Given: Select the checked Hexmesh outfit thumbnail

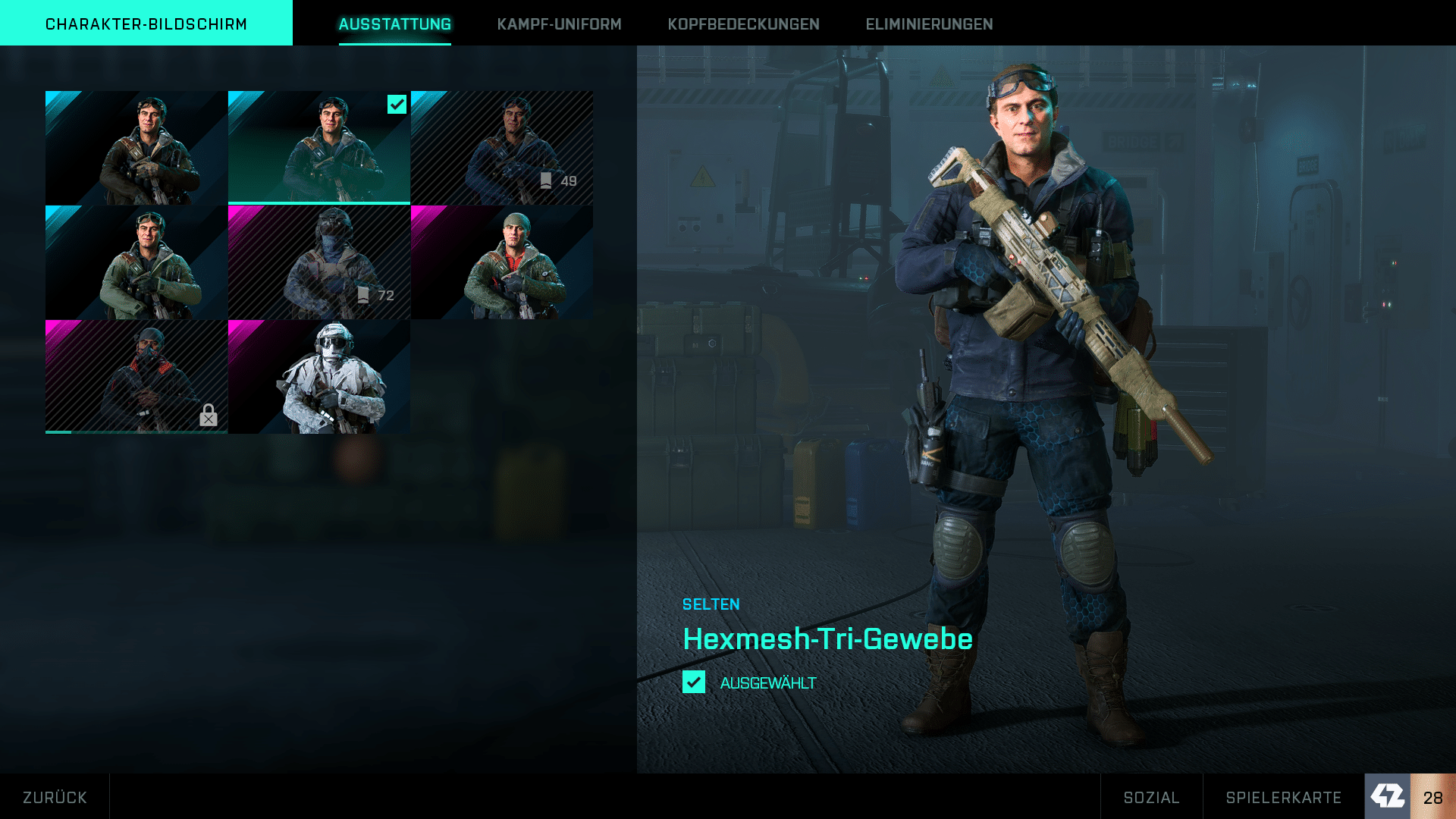Looking at the screenshot, I should pos(319,148).
